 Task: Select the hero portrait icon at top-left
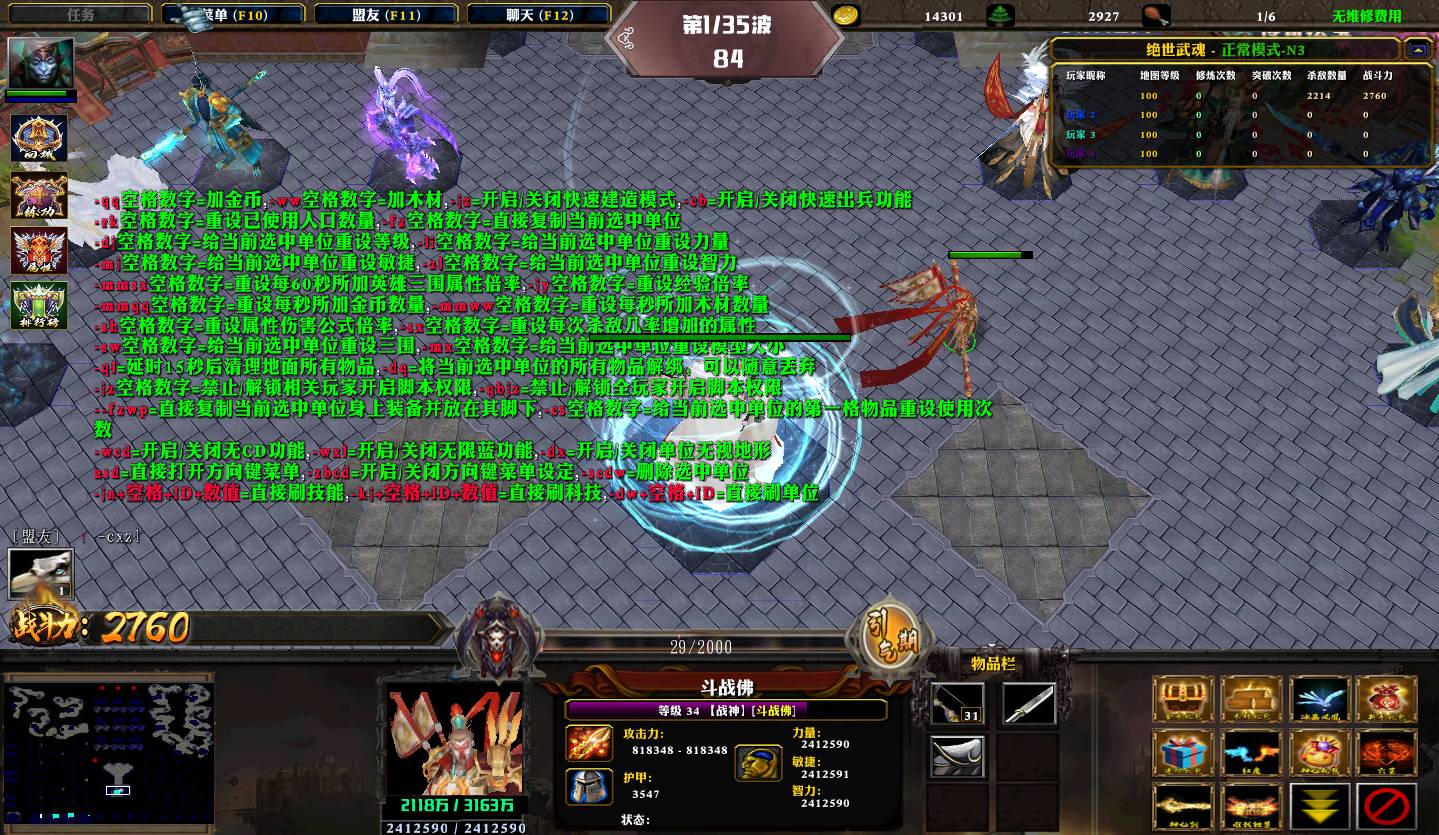coord(41,63)
